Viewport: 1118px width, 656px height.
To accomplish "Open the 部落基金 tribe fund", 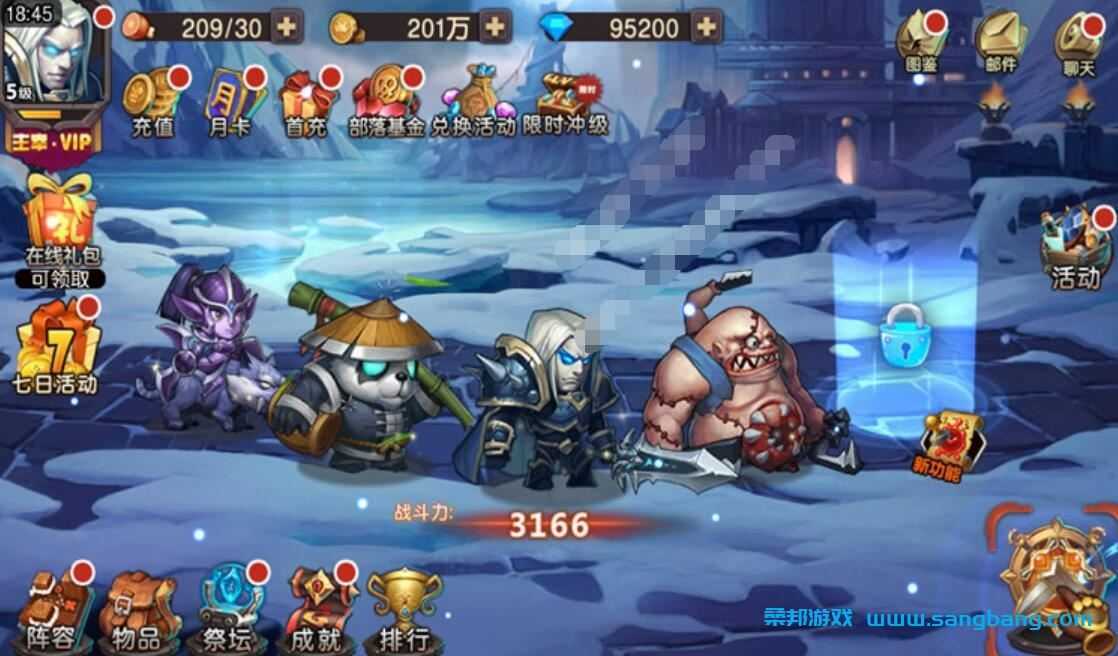I will [386, 102].
